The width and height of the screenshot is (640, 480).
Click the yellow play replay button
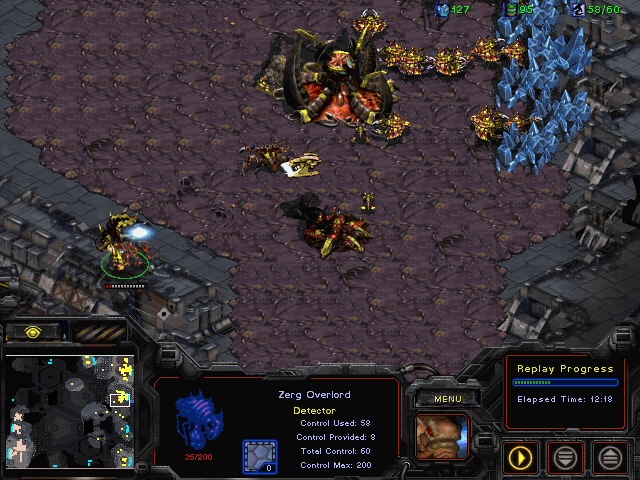pyautogui.click(x=520, y=458)
